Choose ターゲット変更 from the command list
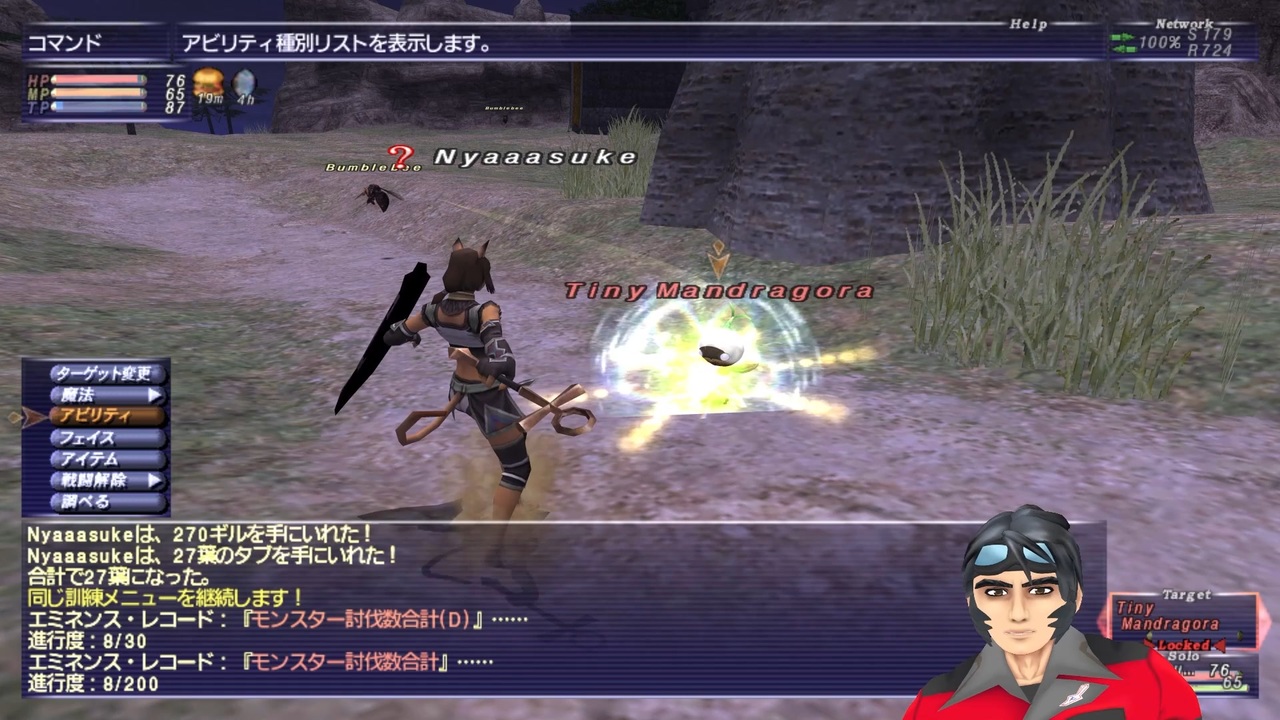 pos(105,373)
